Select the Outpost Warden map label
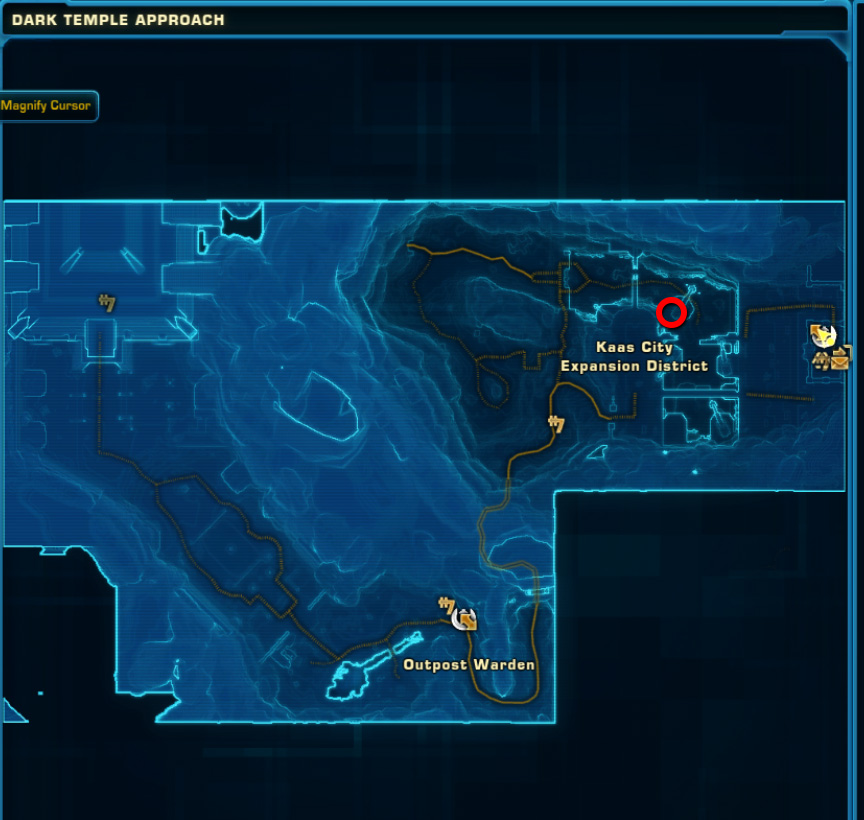Image resolution: width=864 pixels, height=820 pixels. [469, 665]
